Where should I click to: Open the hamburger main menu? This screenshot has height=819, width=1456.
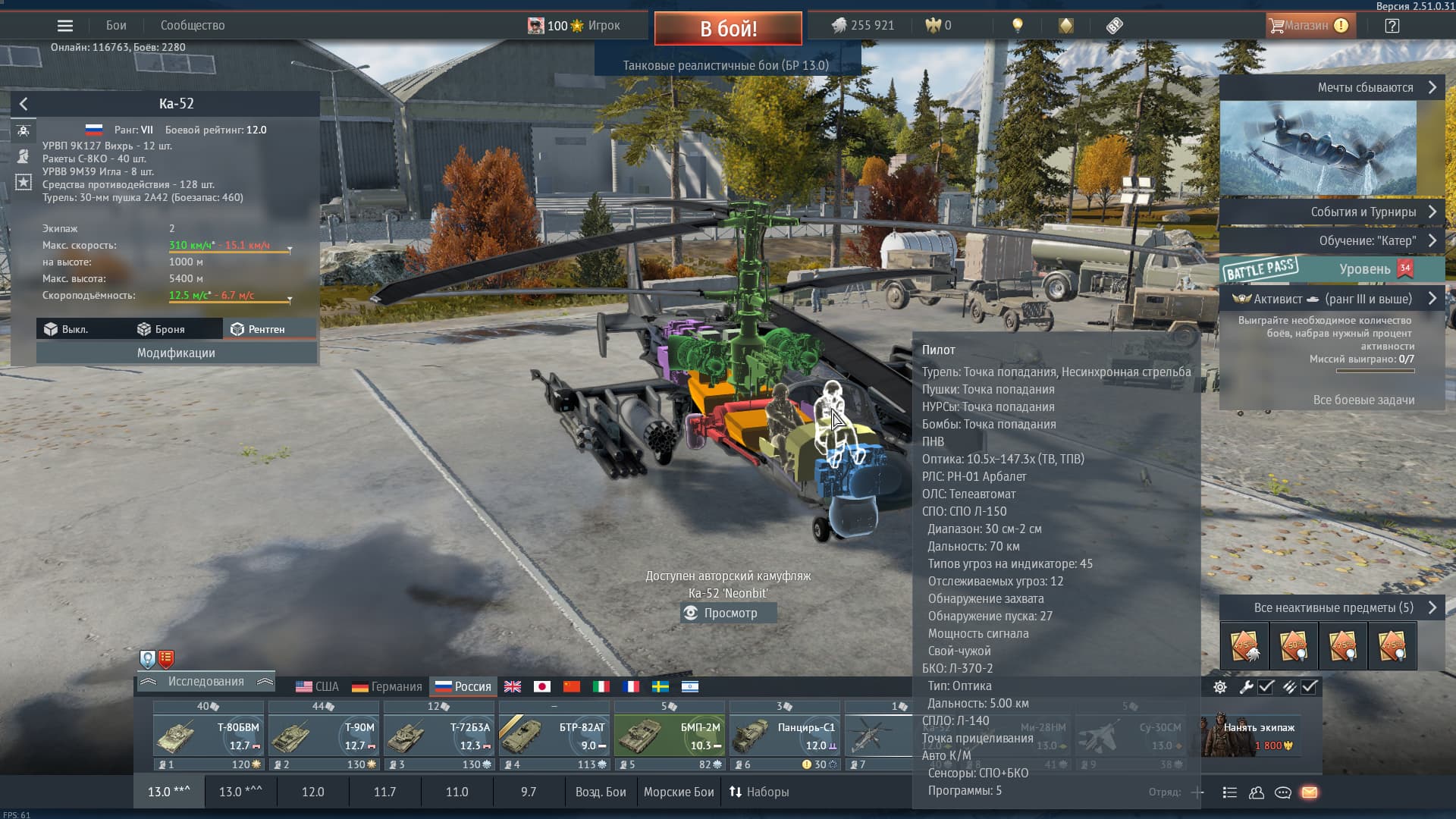click(65, 26)
